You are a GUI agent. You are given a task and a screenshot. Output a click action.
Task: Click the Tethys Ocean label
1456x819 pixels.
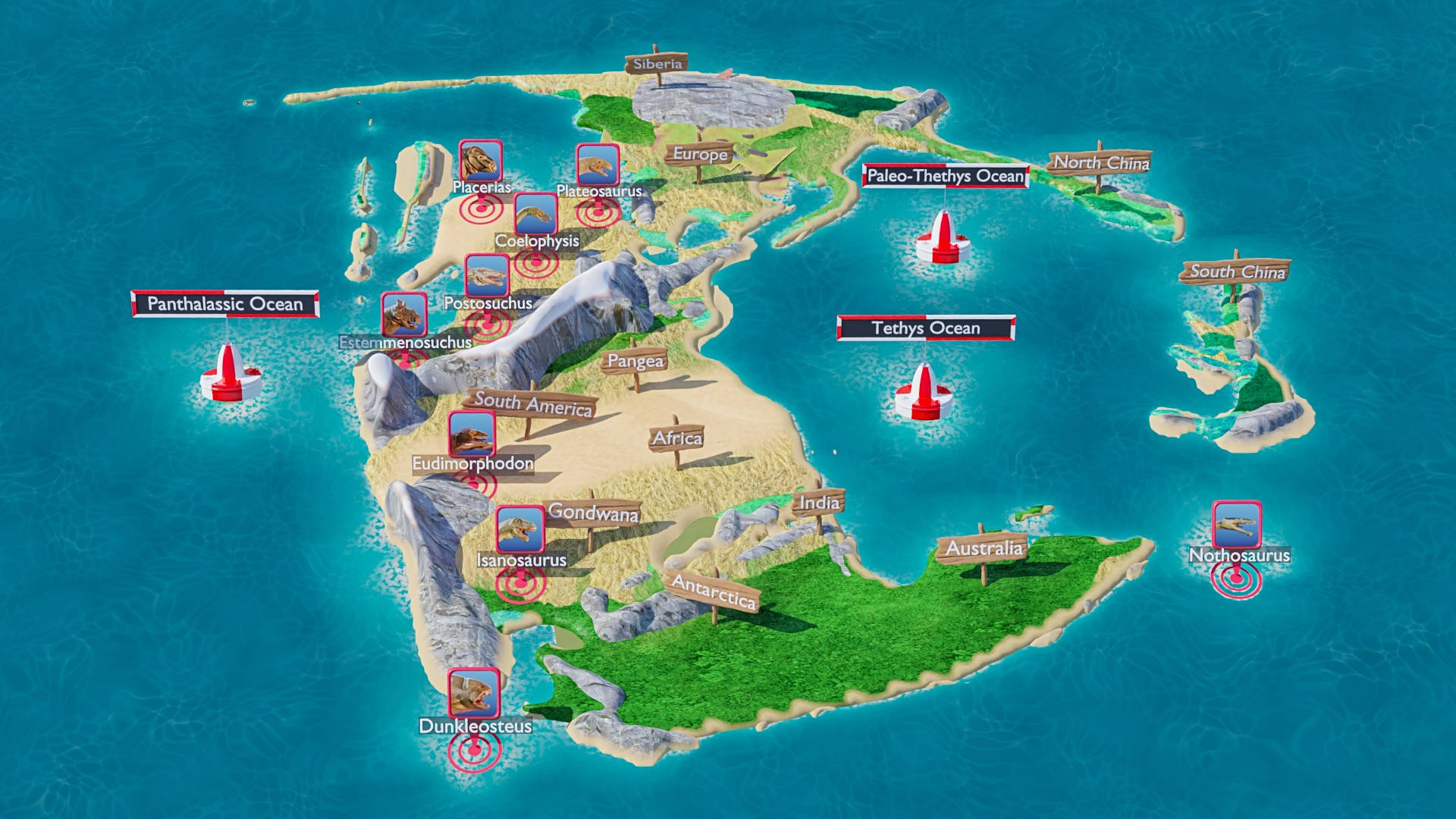pos(925,328)
